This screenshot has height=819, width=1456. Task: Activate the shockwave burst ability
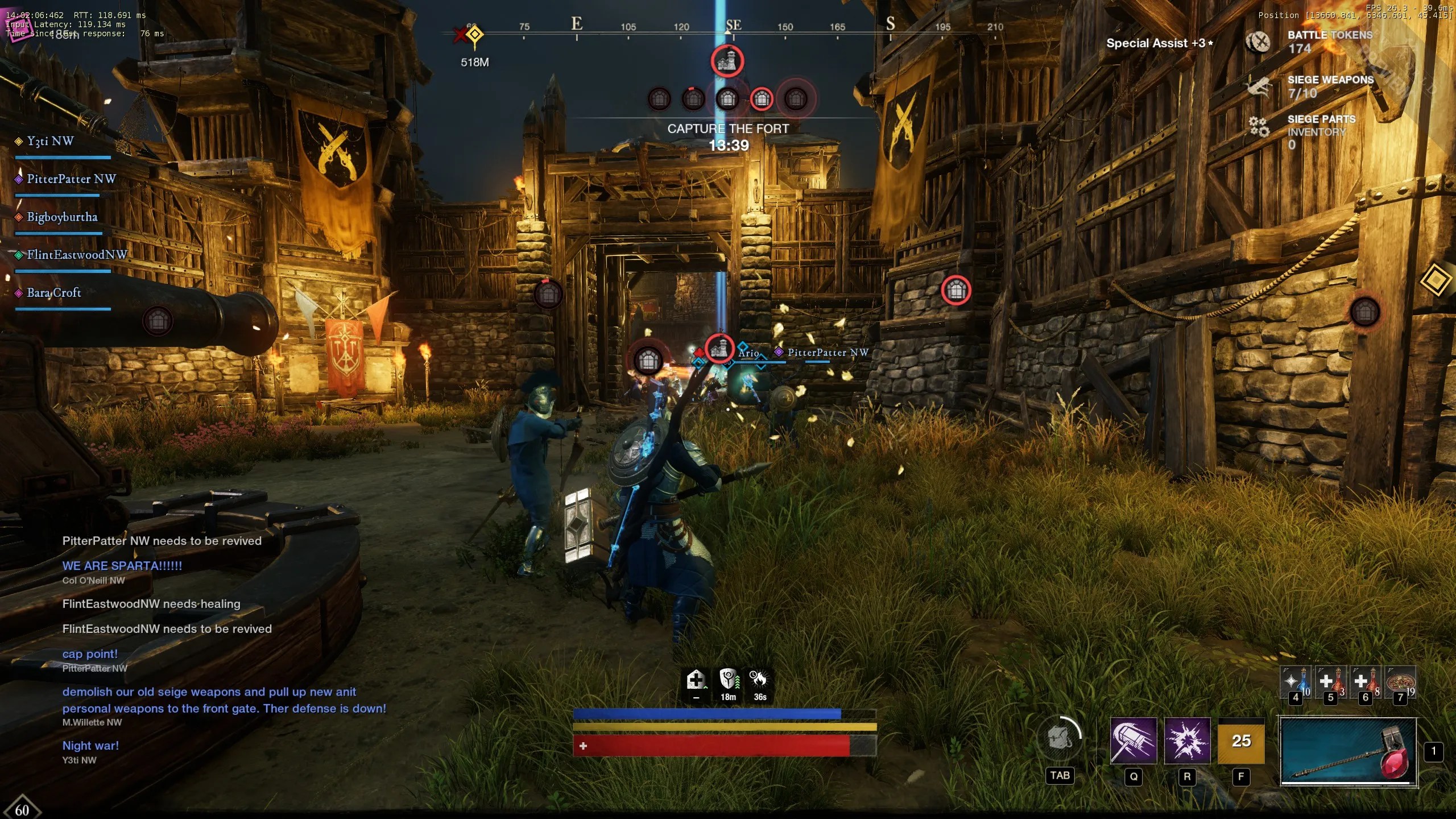pyautogui.click(x=1187, y=741)
